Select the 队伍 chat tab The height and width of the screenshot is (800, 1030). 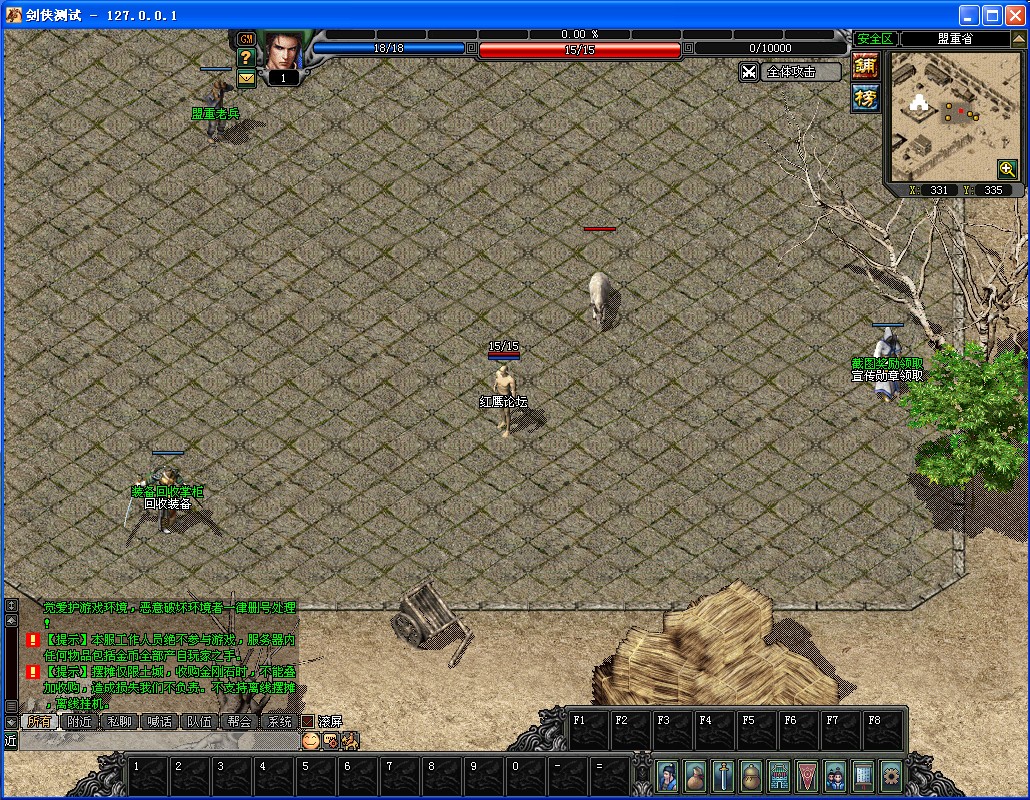(199, 721)
